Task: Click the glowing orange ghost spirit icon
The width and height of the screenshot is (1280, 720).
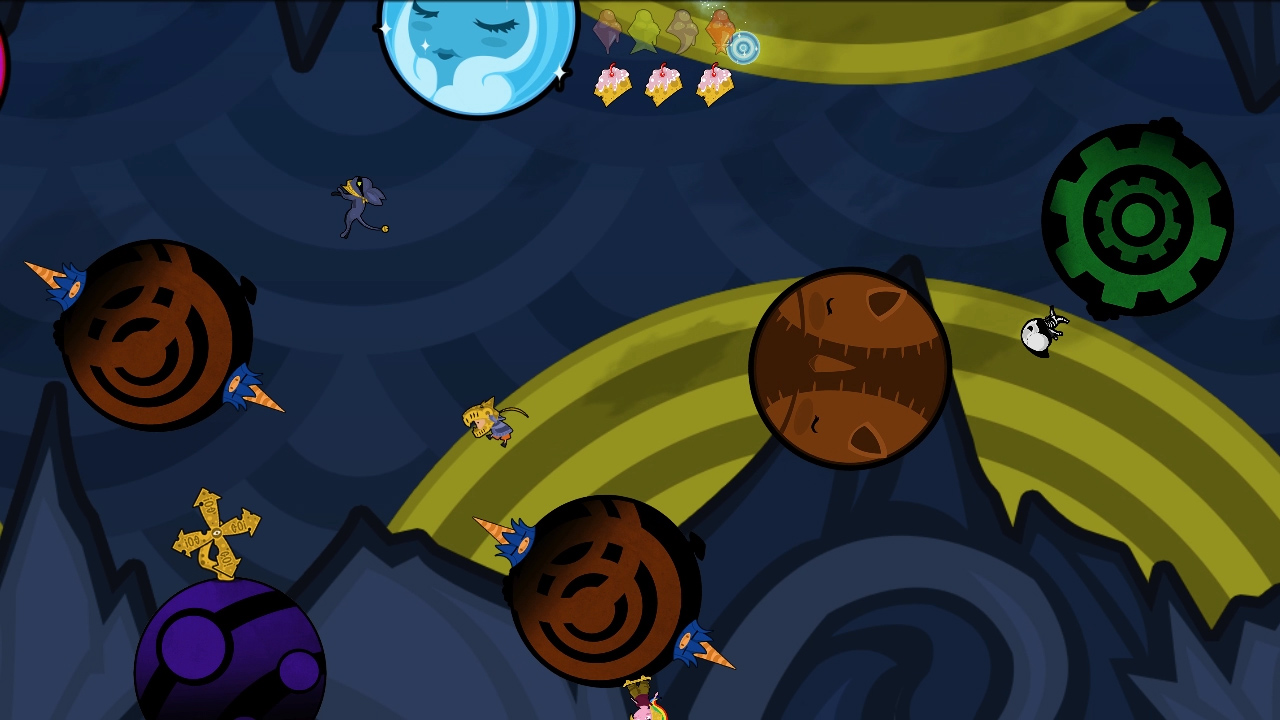Action: [721, 30]
